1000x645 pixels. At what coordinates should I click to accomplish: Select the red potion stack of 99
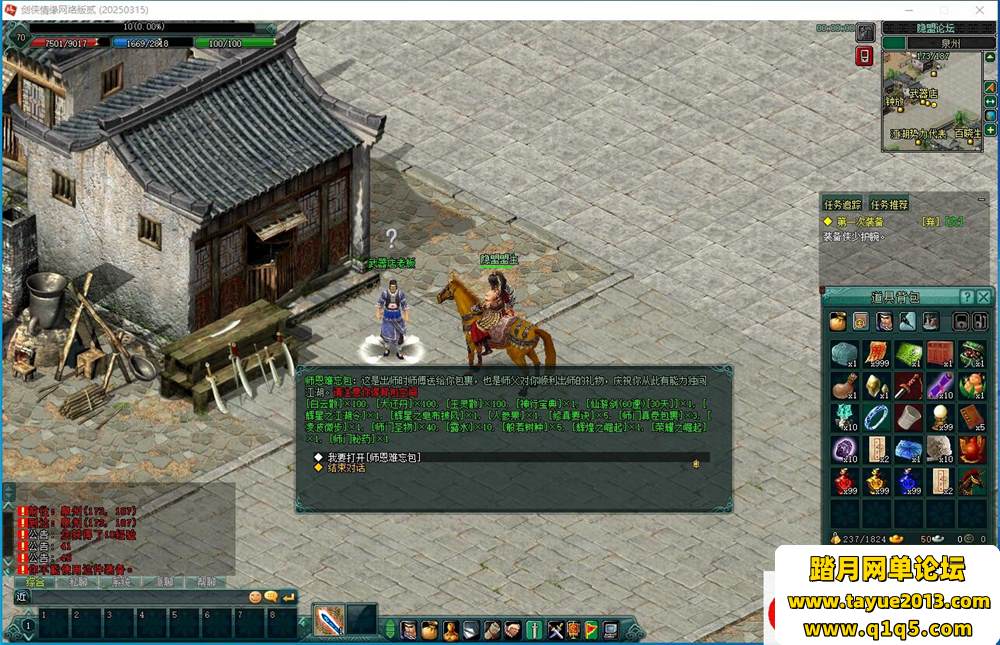[845, 481]
